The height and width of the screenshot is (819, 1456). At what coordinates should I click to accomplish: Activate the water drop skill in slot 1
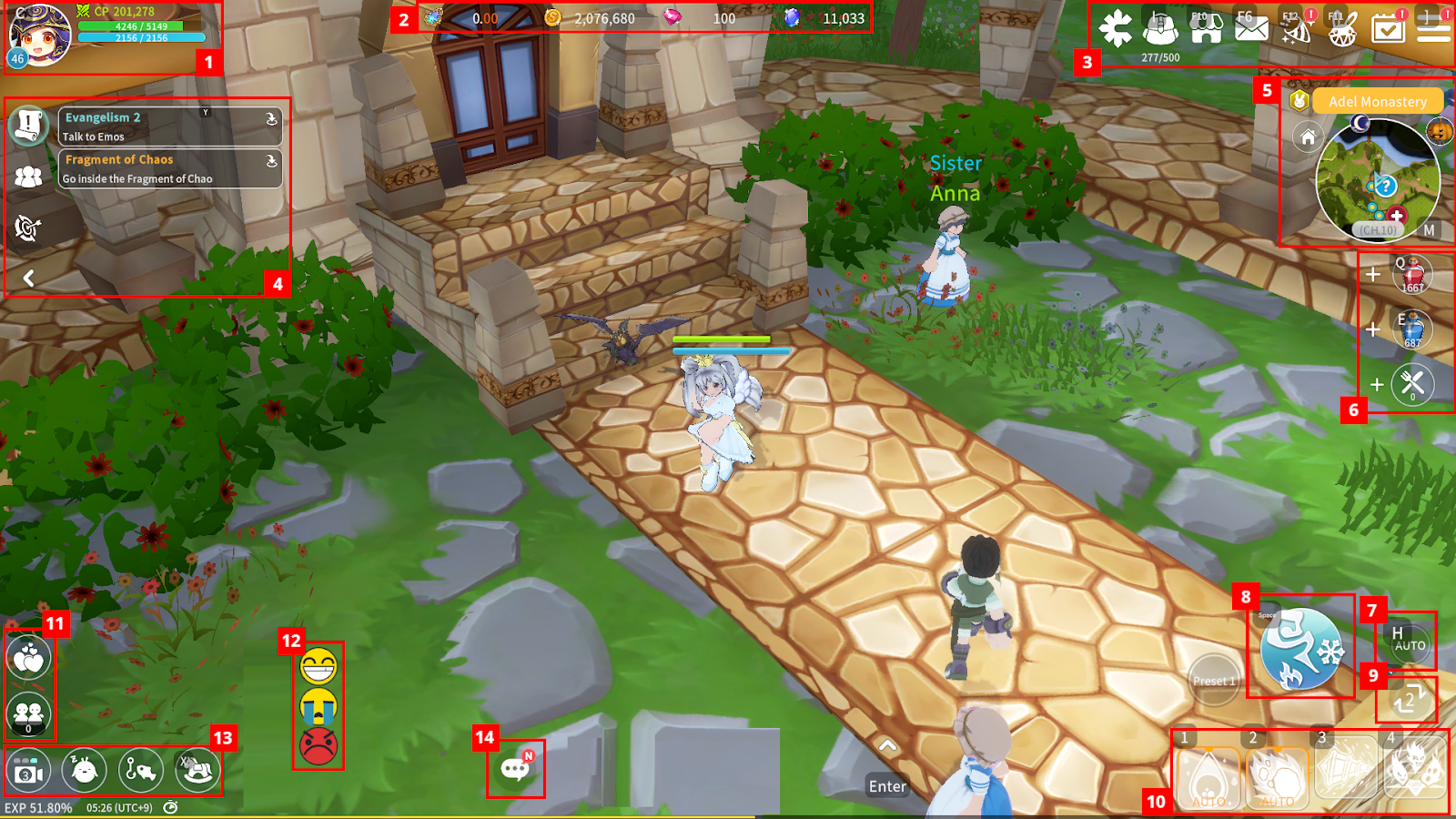[1208, 775]
